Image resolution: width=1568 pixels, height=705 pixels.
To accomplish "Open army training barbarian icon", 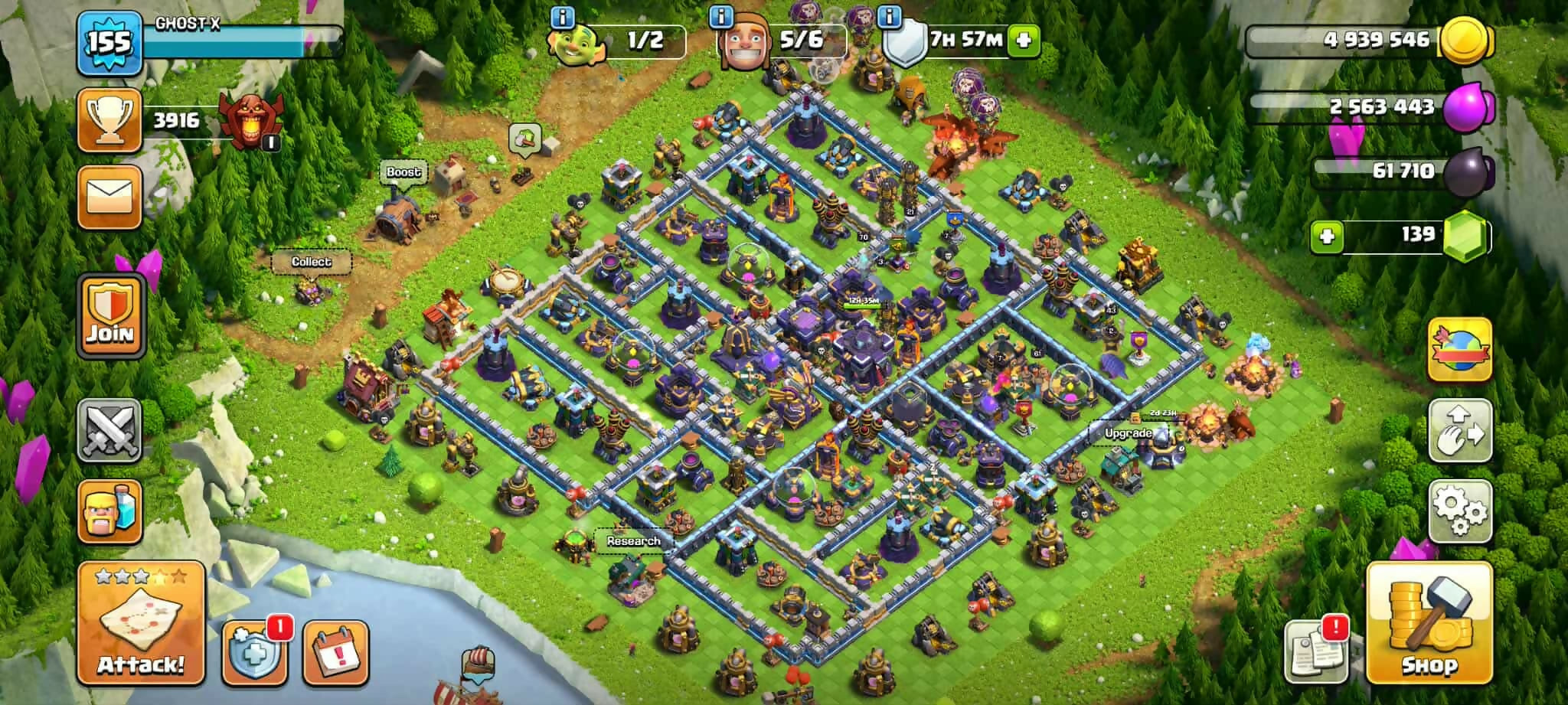I will point(110,511).
